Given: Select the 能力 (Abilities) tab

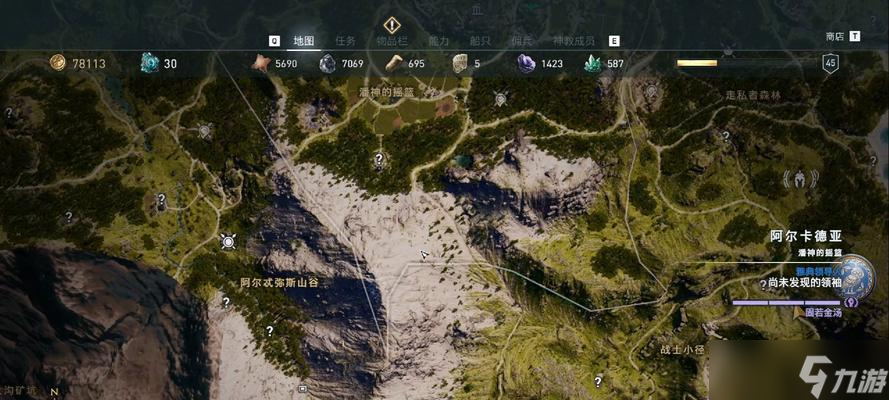Looking at the screenshot, I should point(438,41).
